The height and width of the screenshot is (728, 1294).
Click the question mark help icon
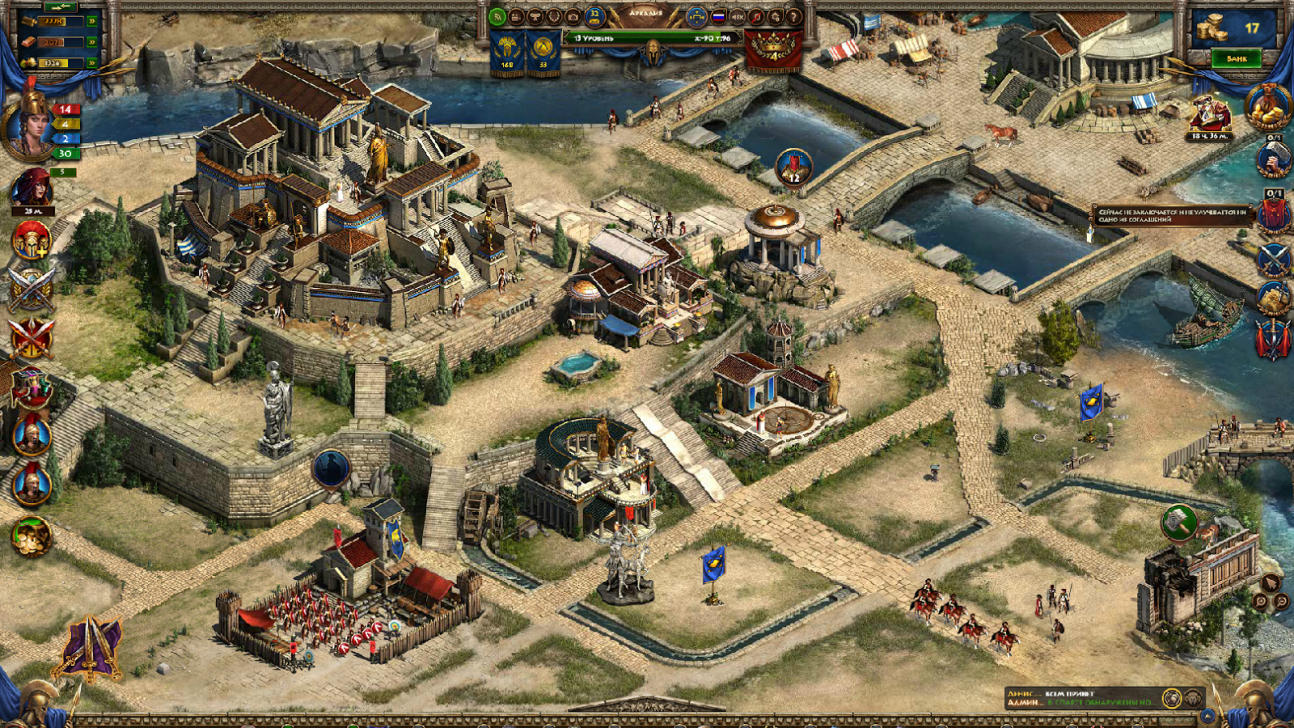(794, 17)
